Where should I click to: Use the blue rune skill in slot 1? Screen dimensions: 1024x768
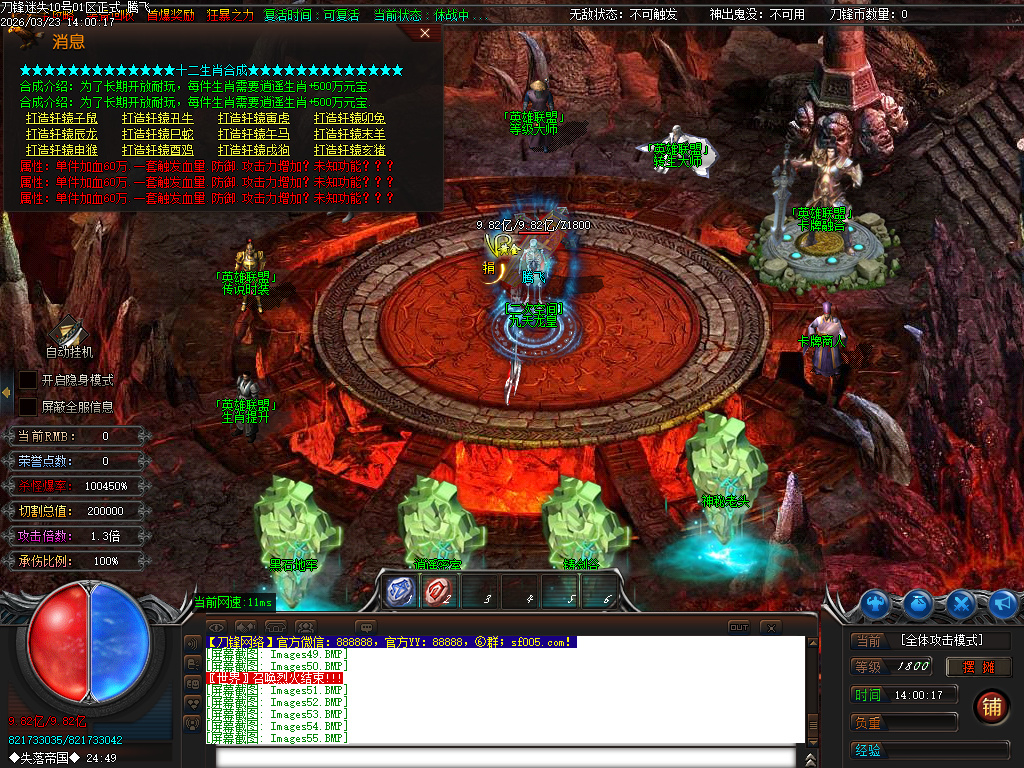point(401,591)
